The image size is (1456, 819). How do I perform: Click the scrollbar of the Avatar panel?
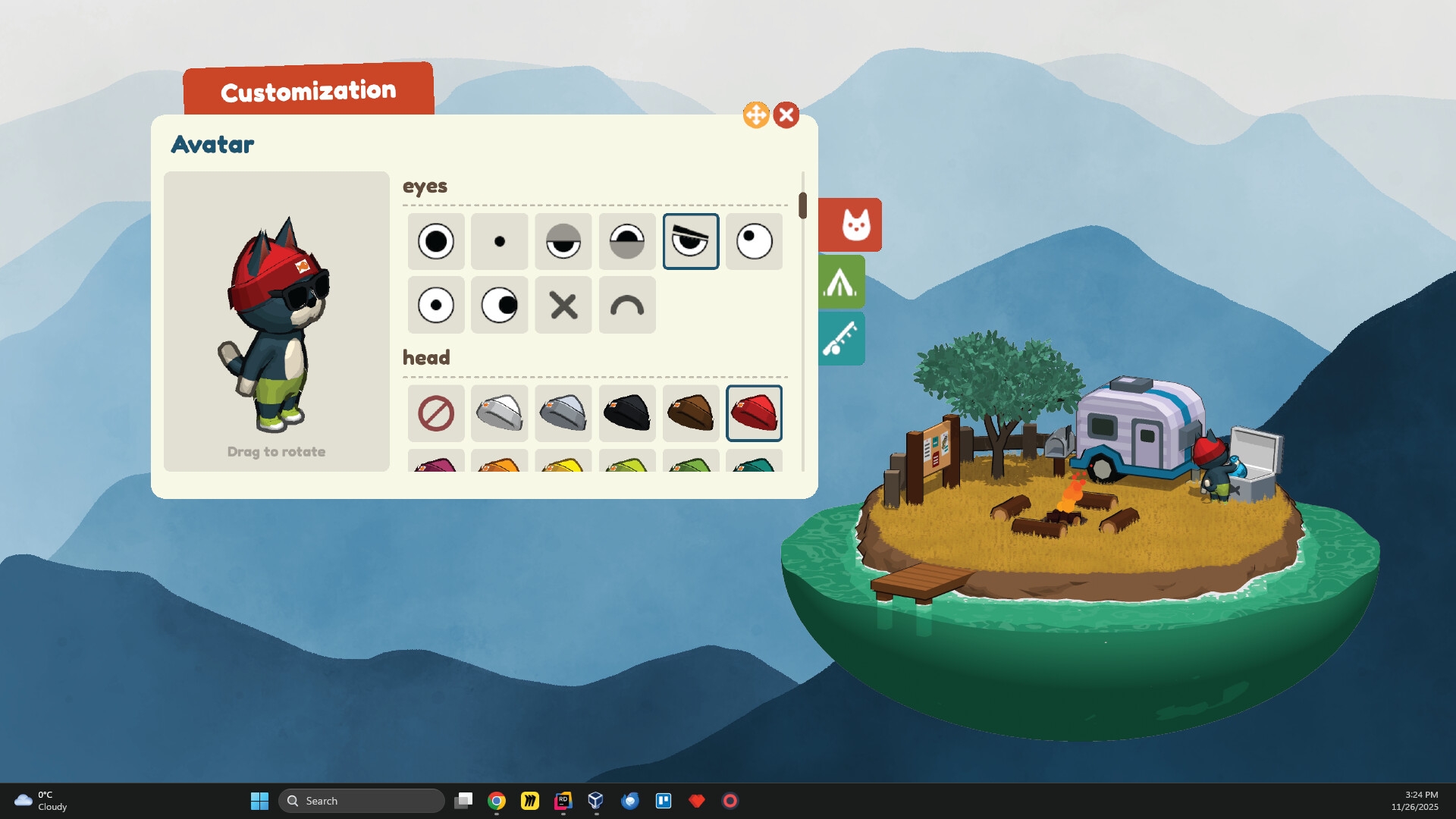pyautogui.click(x=804, y=205)
